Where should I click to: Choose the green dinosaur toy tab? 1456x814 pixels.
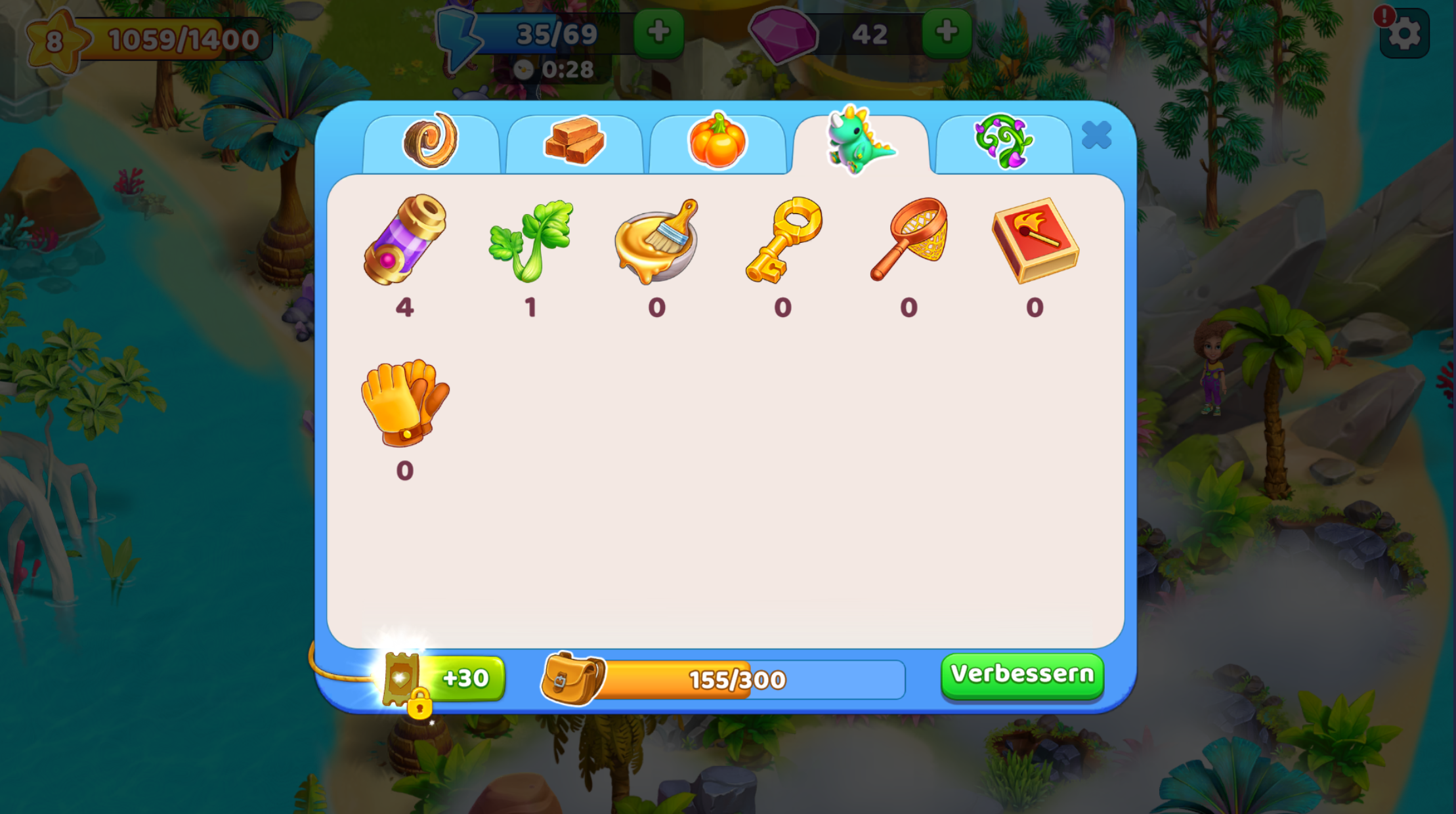coord(860,142)
